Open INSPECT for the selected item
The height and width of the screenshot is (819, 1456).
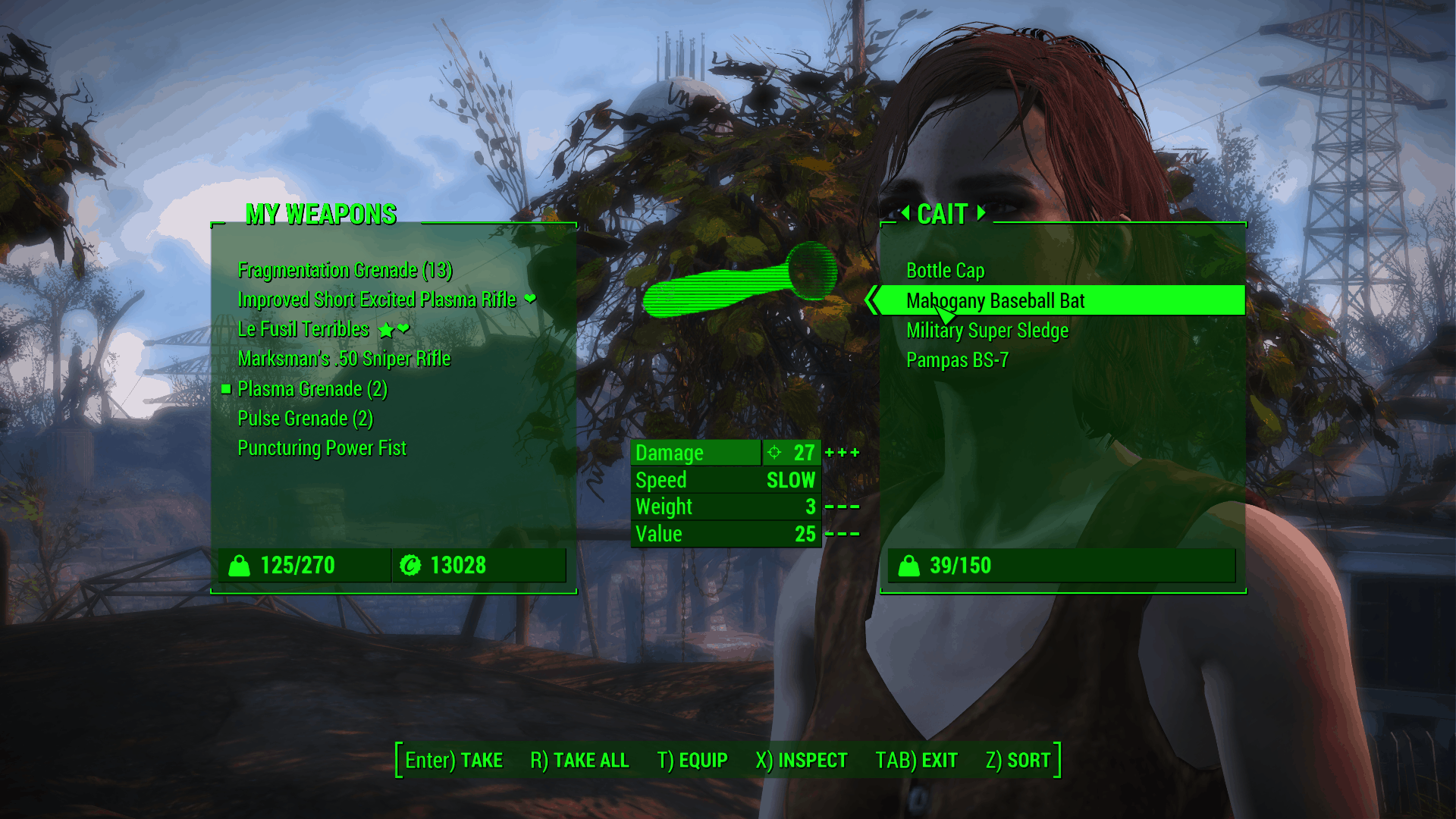801,760
